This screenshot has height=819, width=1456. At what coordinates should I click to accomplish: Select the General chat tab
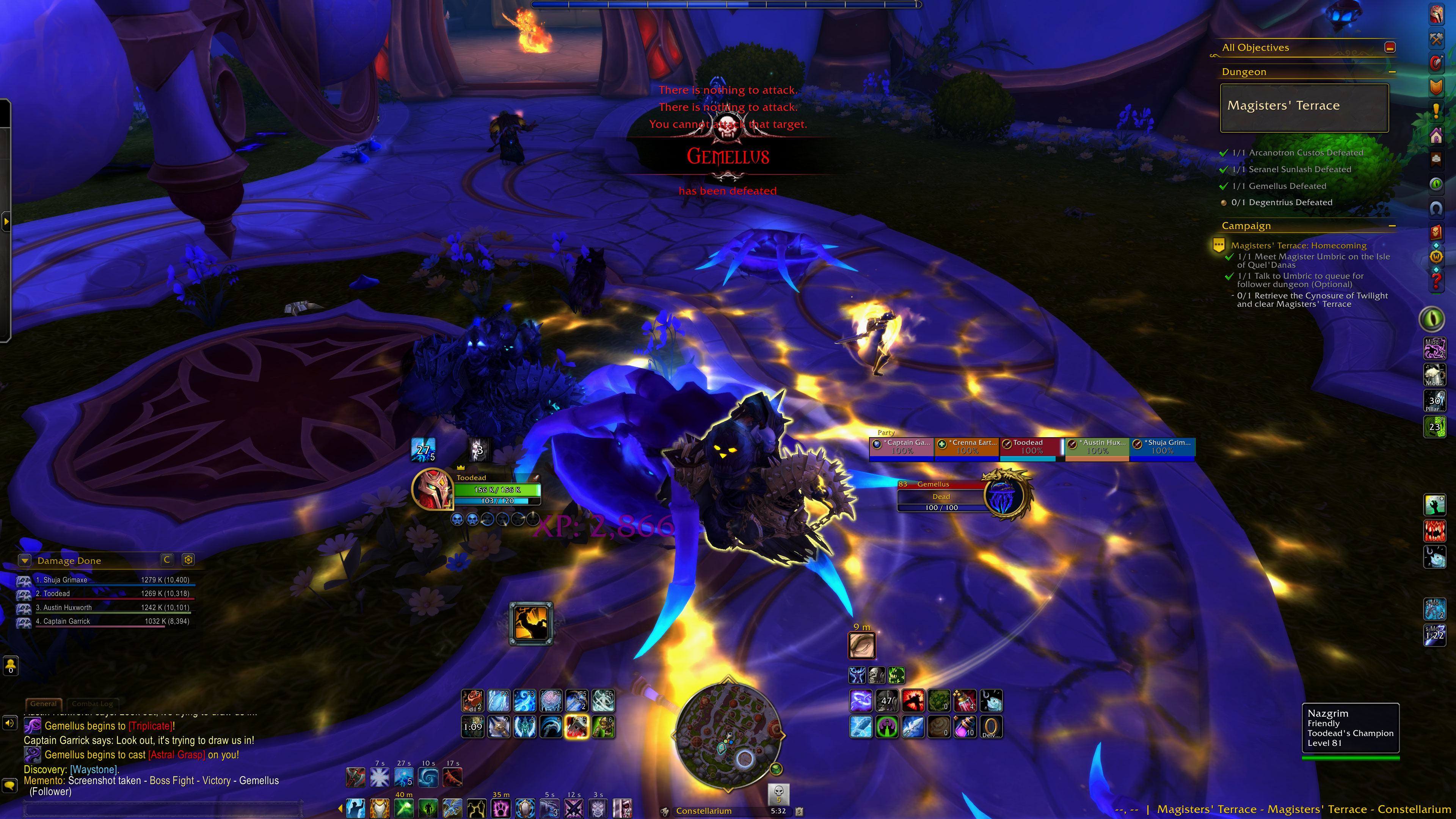pyautogui.click(x=44, y=704)
